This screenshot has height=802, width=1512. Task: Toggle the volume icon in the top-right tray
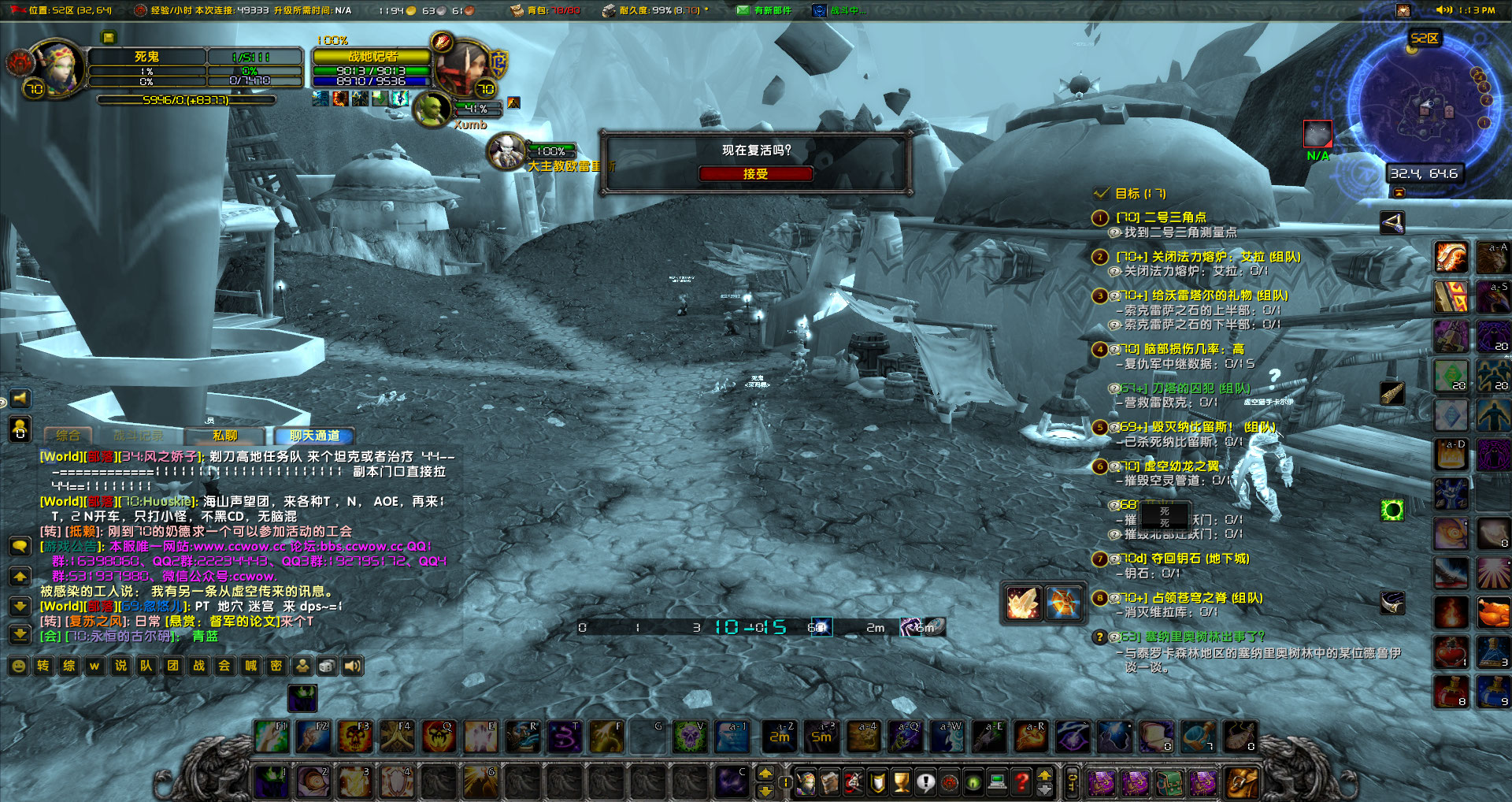pos(1443,9)
